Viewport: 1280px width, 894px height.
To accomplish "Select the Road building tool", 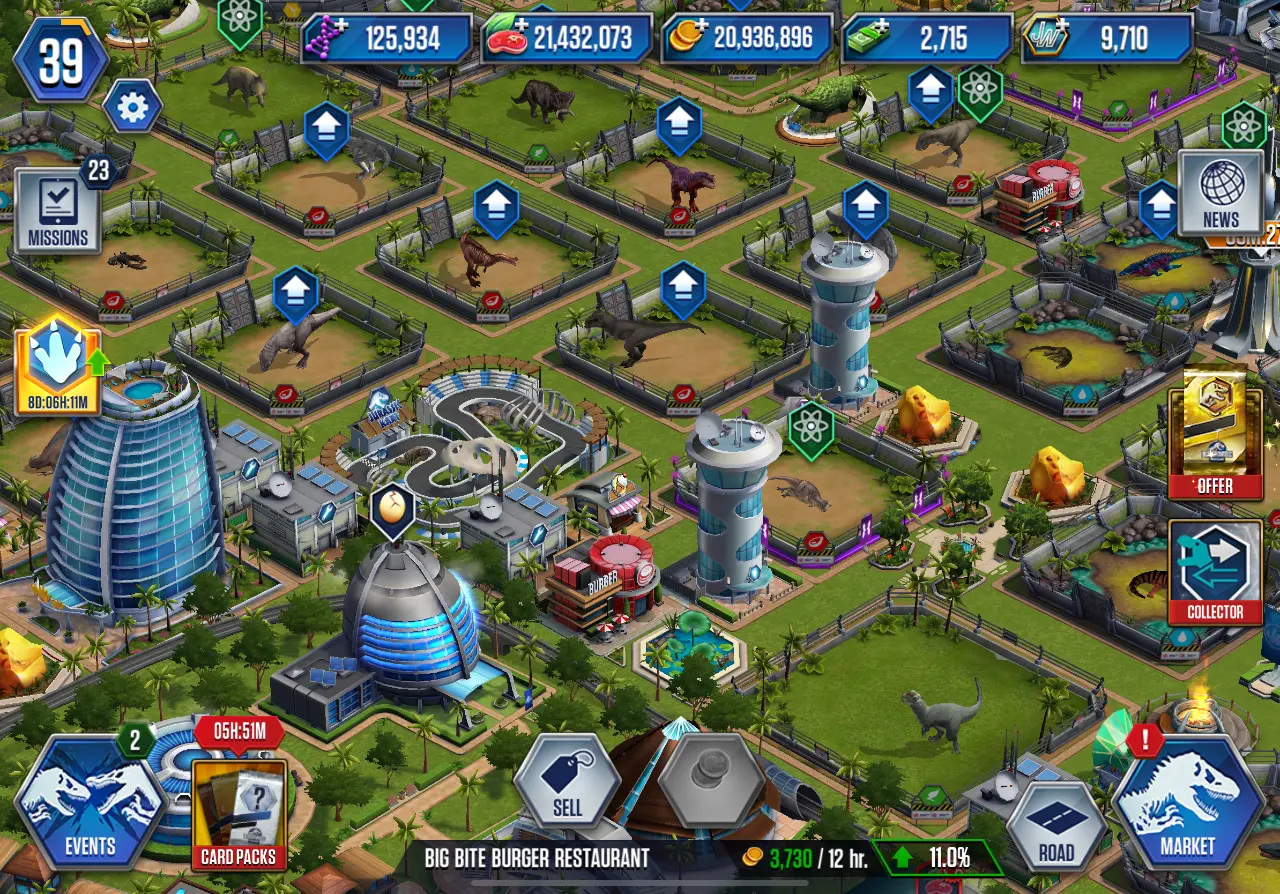I will click(x=1056, y=825).
